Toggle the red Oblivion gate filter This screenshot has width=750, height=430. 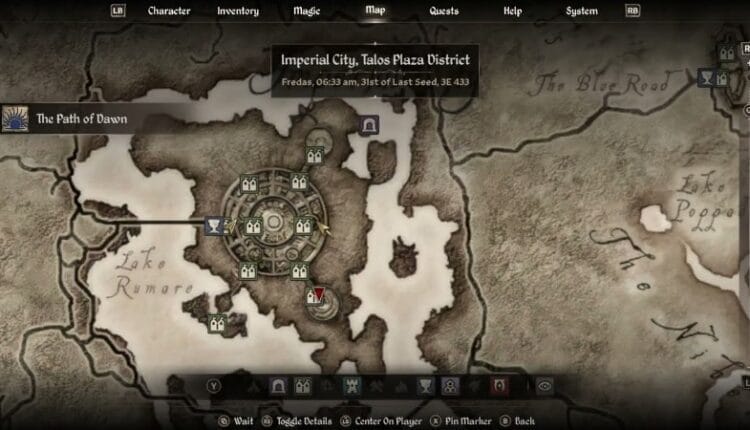498,384
